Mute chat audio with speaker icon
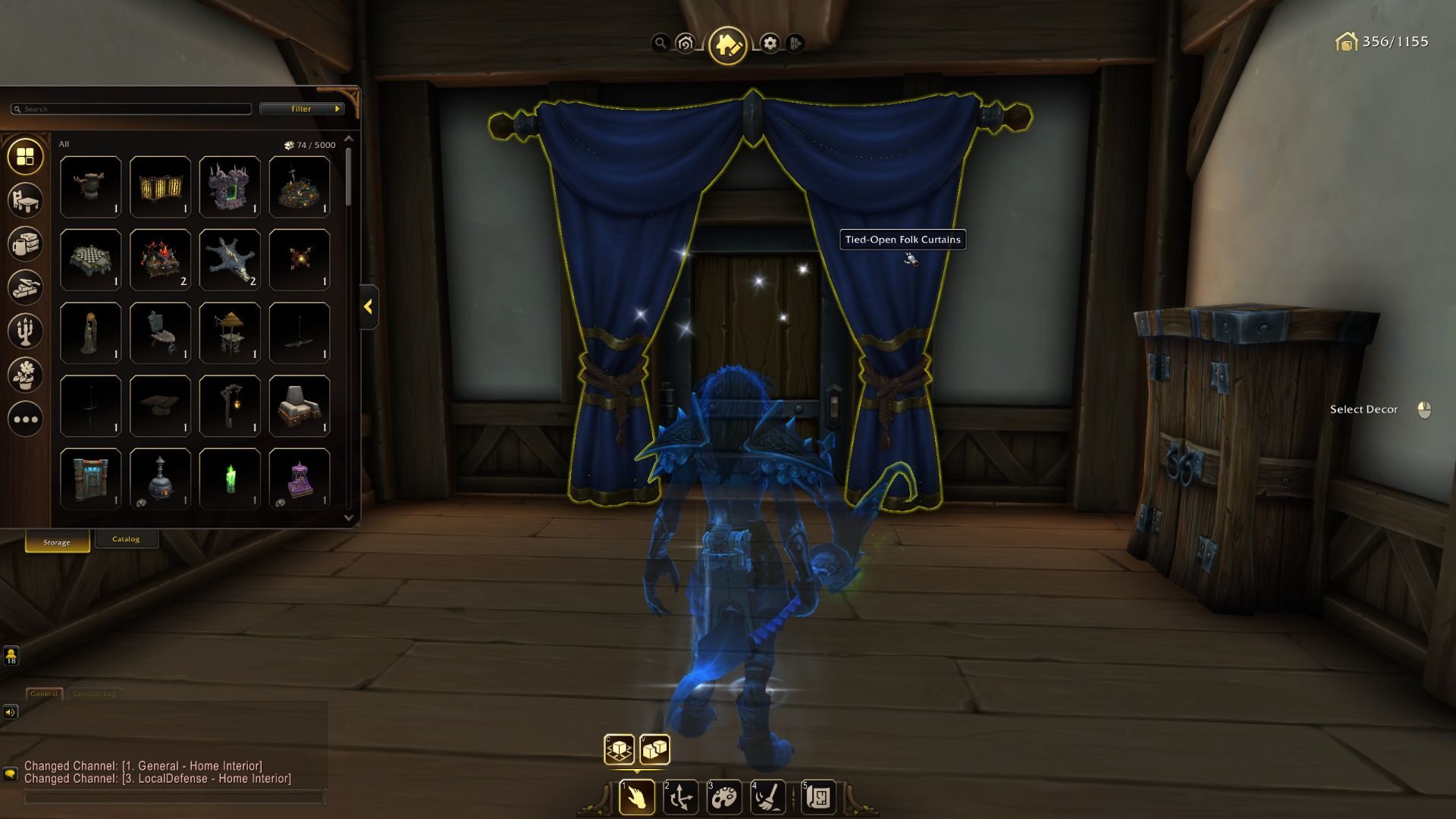The image size is (1456, 819). tap(11, 711)
